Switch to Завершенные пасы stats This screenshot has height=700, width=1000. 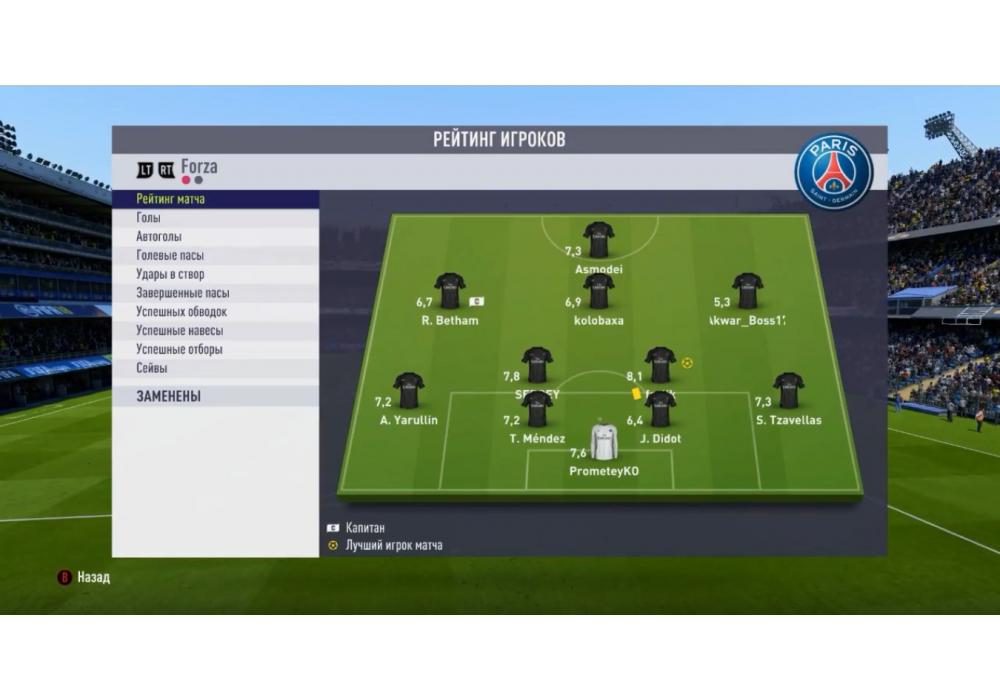point(216,293)
